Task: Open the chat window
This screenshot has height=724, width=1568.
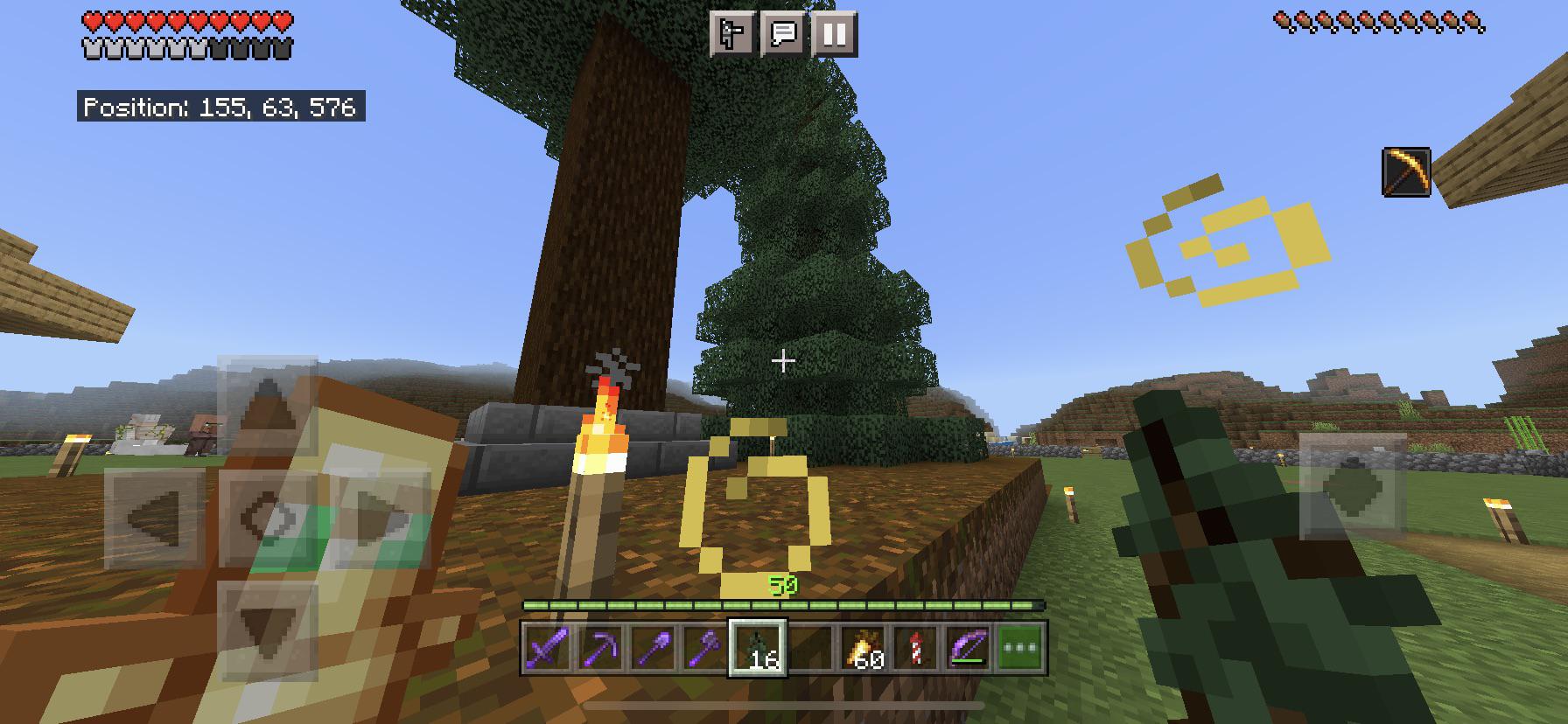Action: (x=783, y=34)
